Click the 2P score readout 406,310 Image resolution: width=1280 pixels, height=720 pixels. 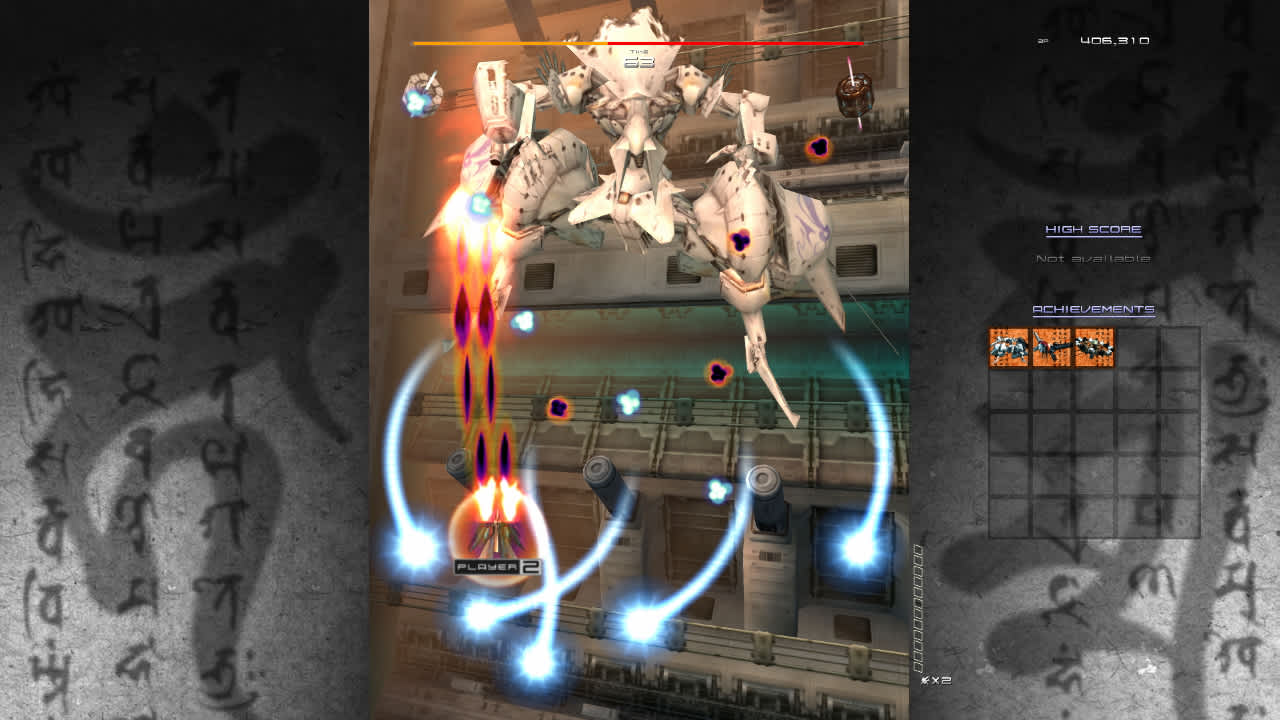click(1113, 38)
